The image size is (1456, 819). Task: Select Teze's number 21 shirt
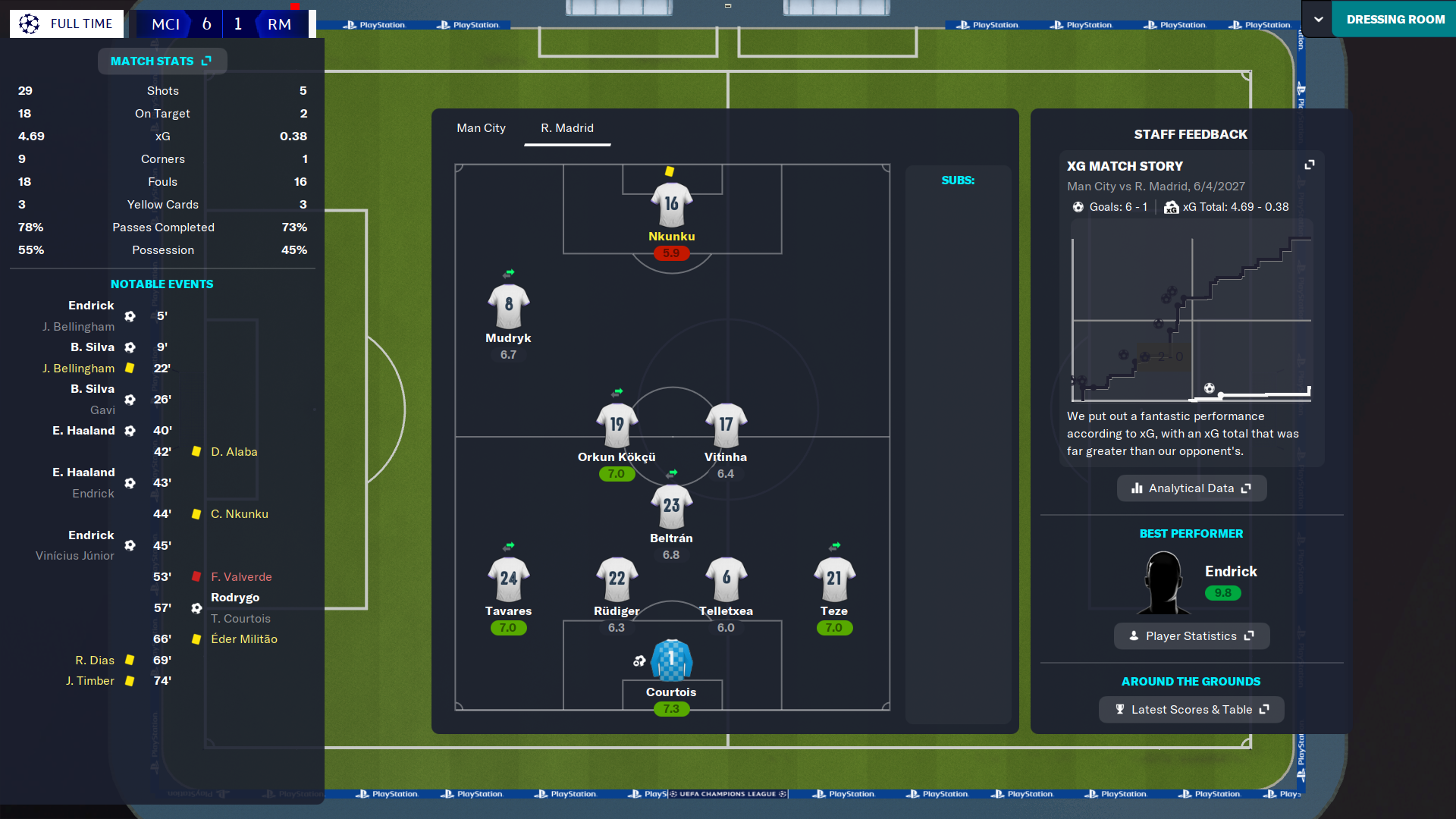[834, 579]
